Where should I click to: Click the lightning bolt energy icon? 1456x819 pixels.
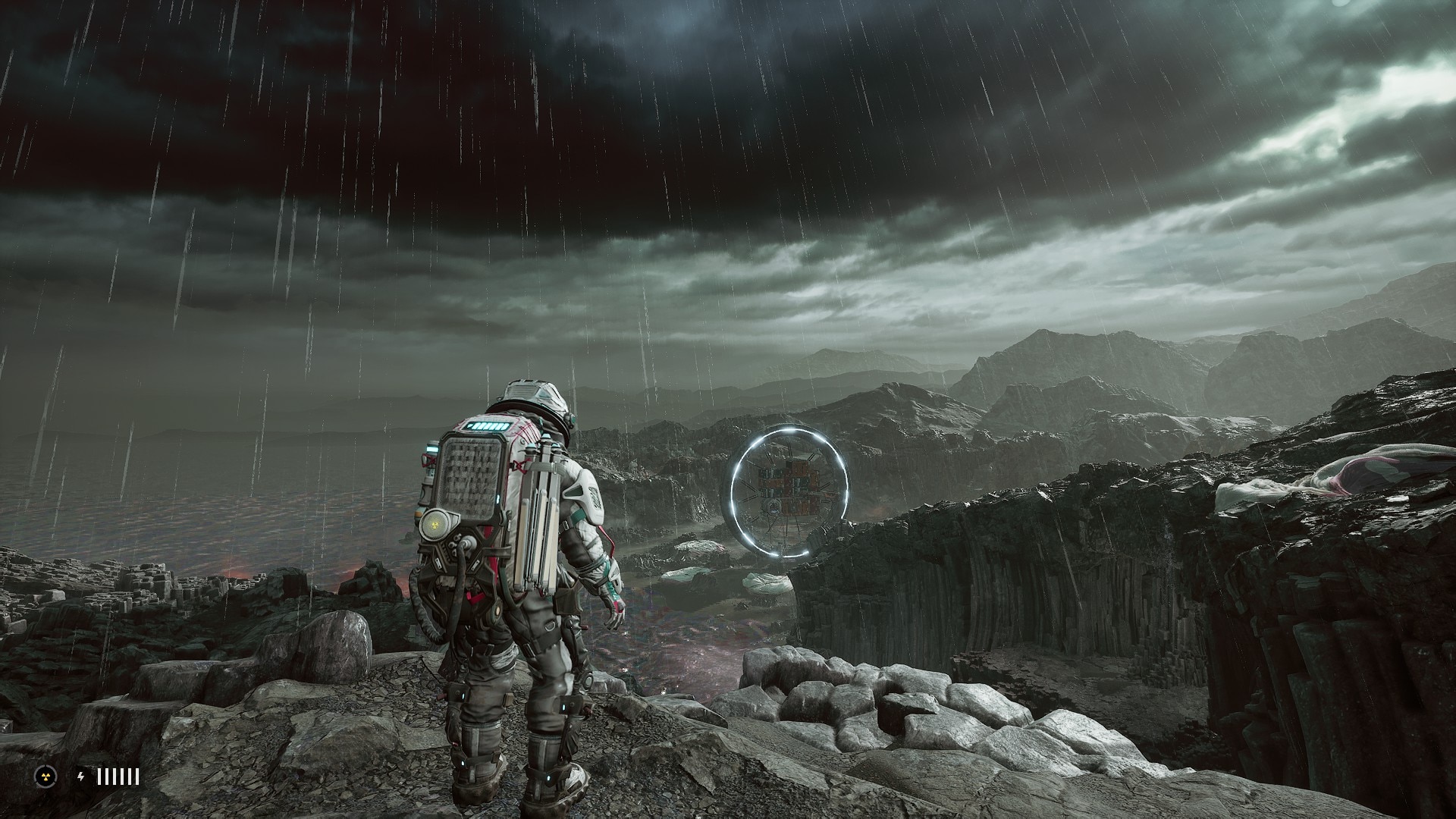(82, 777)
